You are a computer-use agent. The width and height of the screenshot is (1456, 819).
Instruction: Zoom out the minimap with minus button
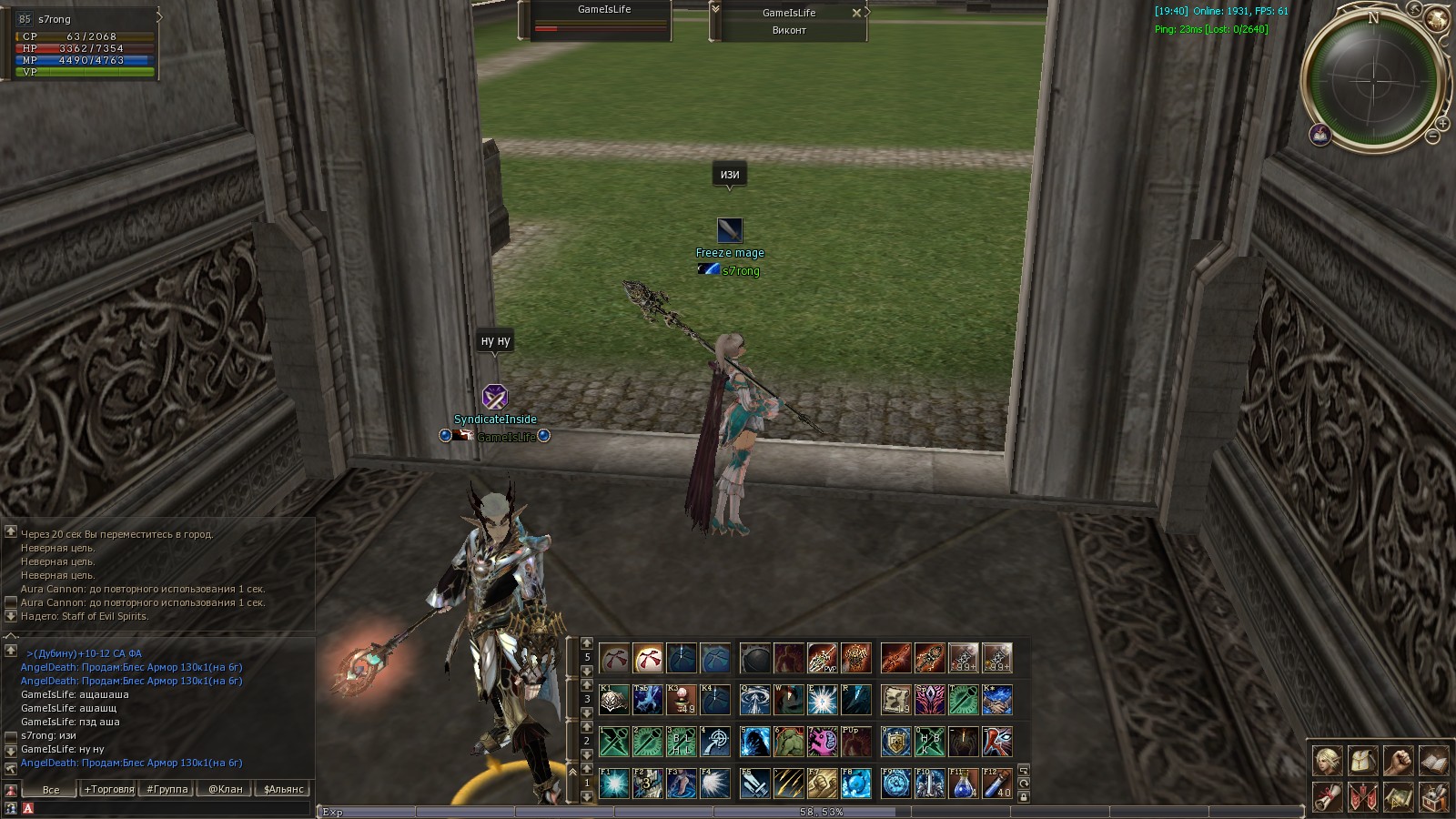1432,137
